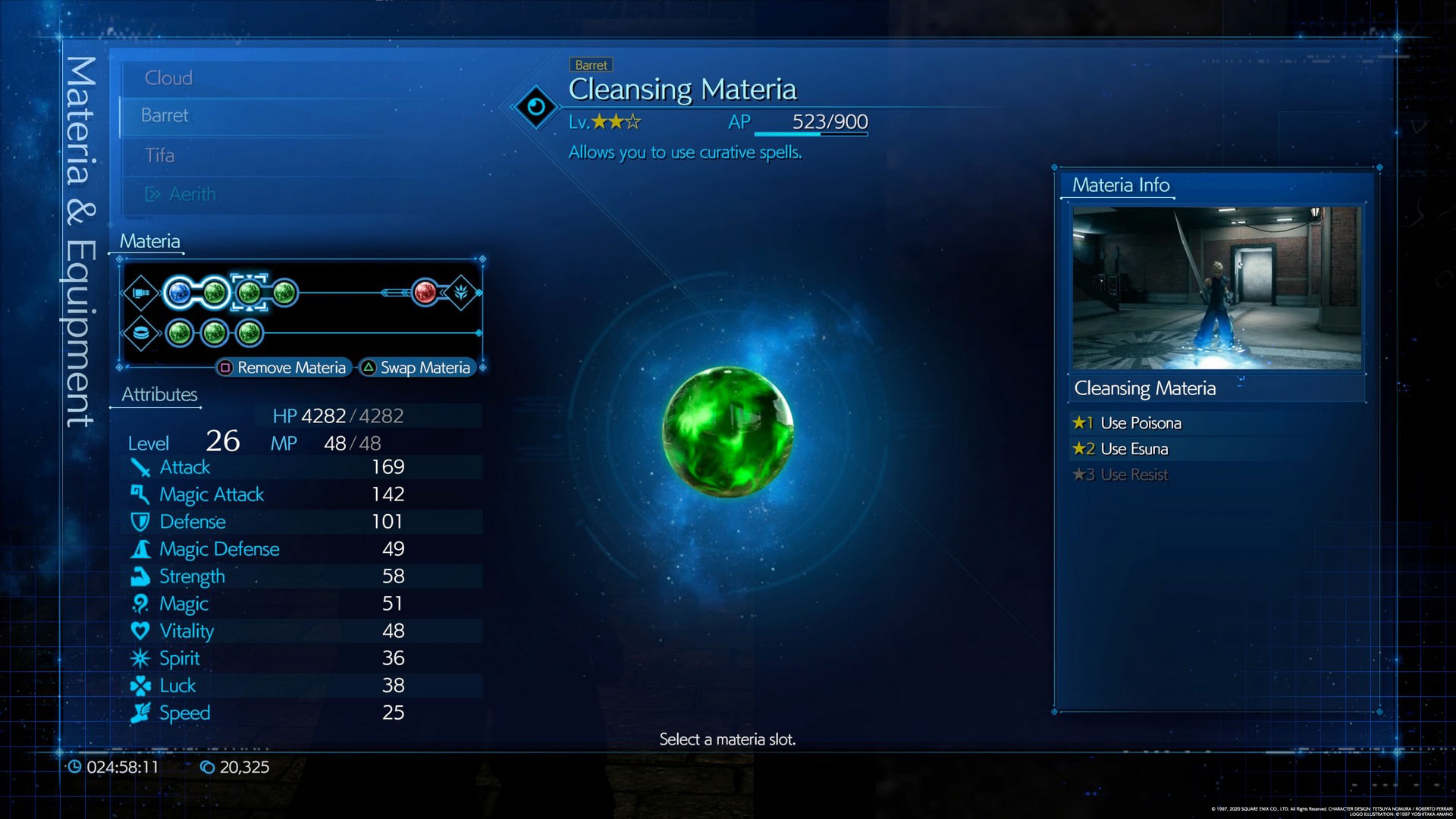
Task: Pick the green materia linked to the blue orb
Action: coord(215,293)
